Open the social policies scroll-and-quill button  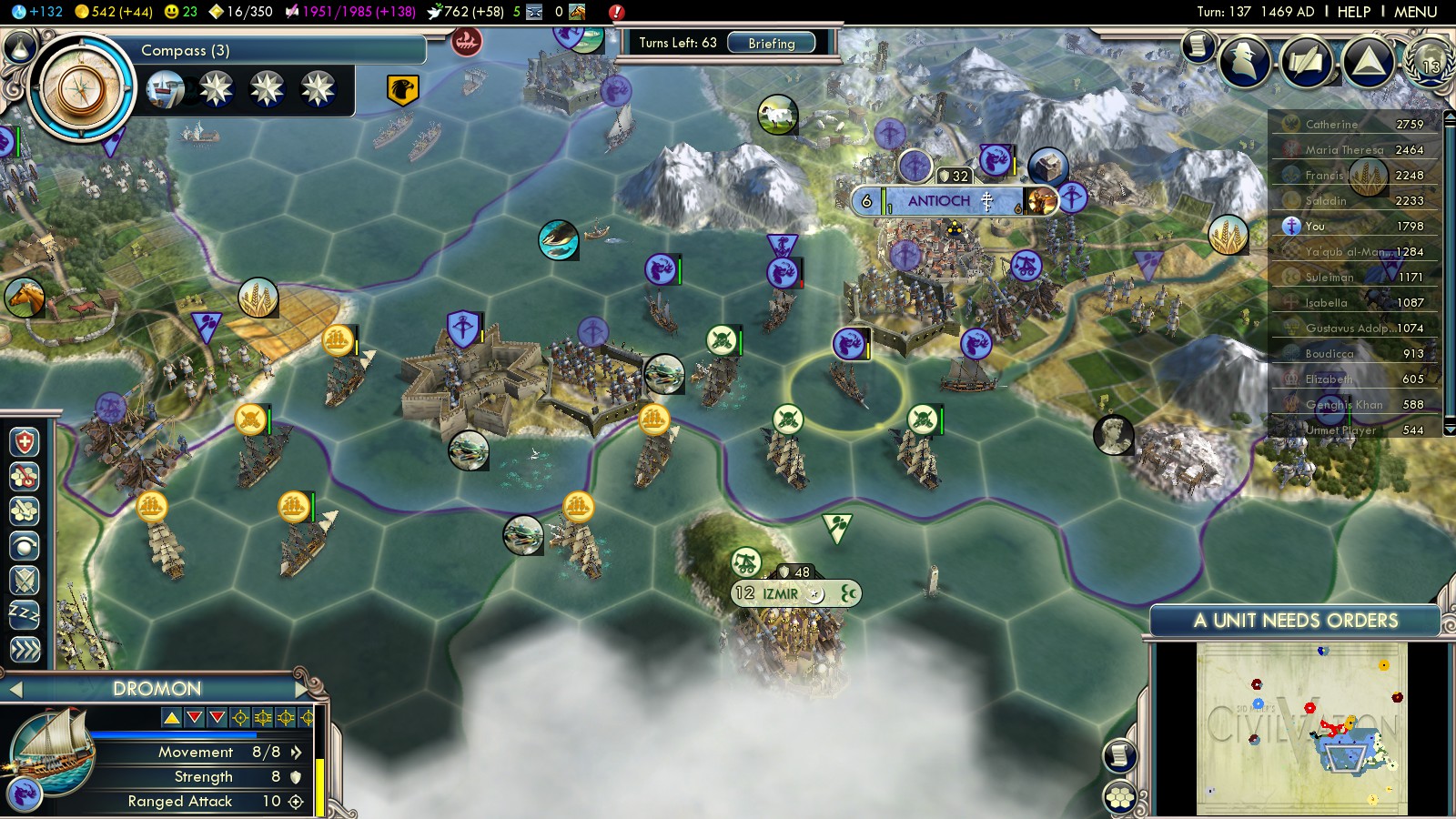1306,61
